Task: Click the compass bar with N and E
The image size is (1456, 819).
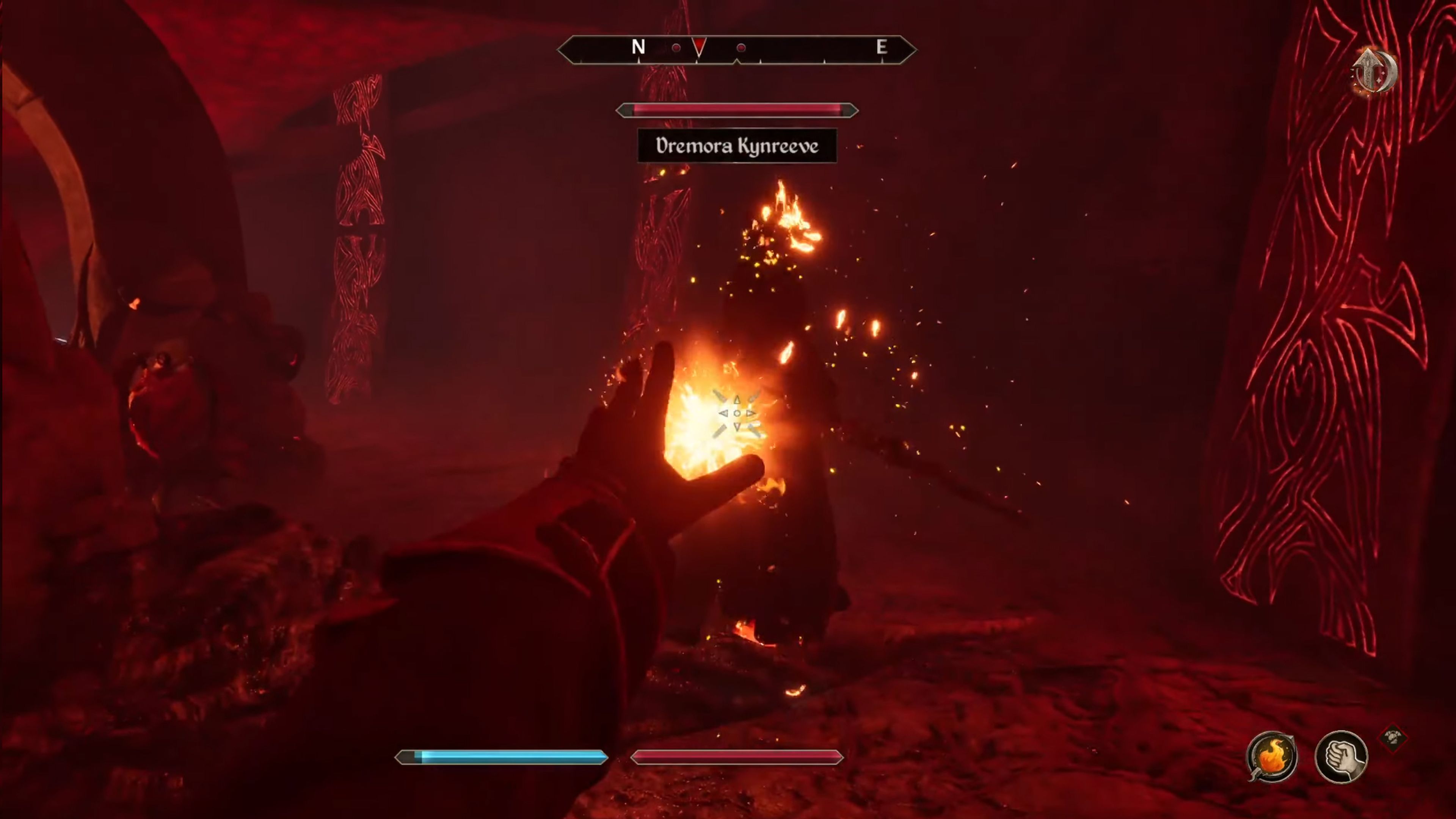Action: pos(736,49)
